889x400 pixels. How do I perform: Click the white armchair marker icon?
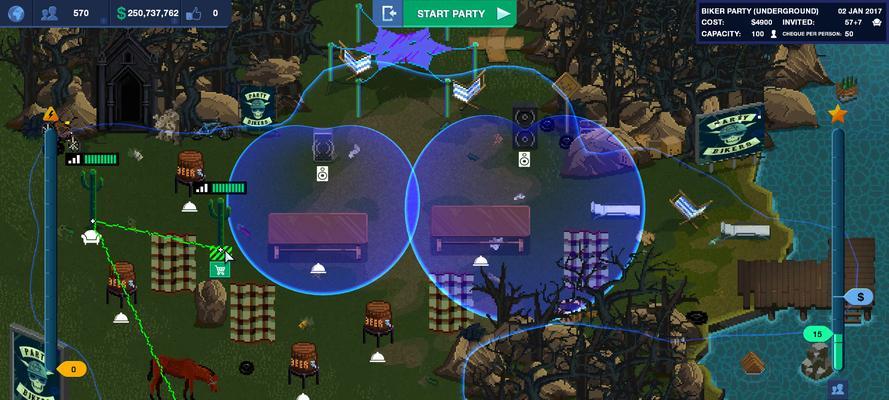[90, 237]
